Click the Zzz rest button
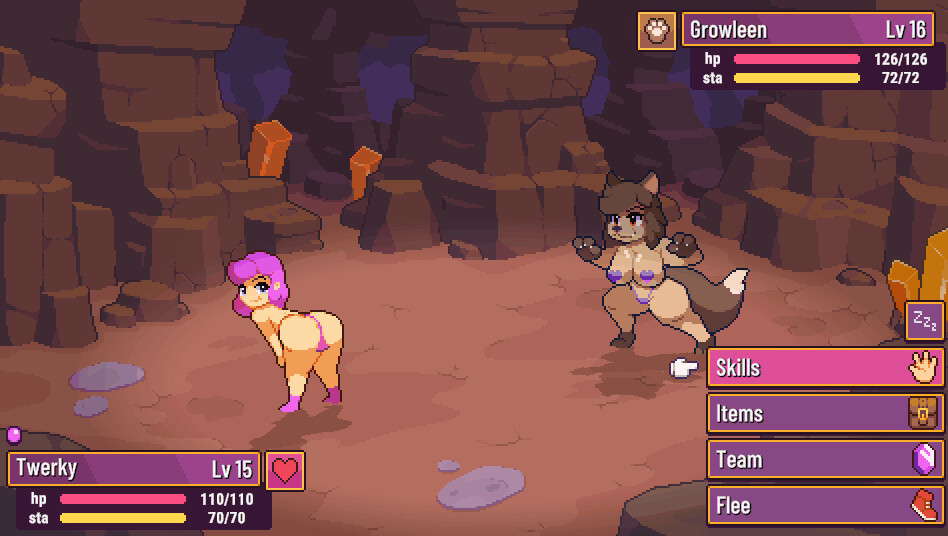 click(x=925, y=322)
